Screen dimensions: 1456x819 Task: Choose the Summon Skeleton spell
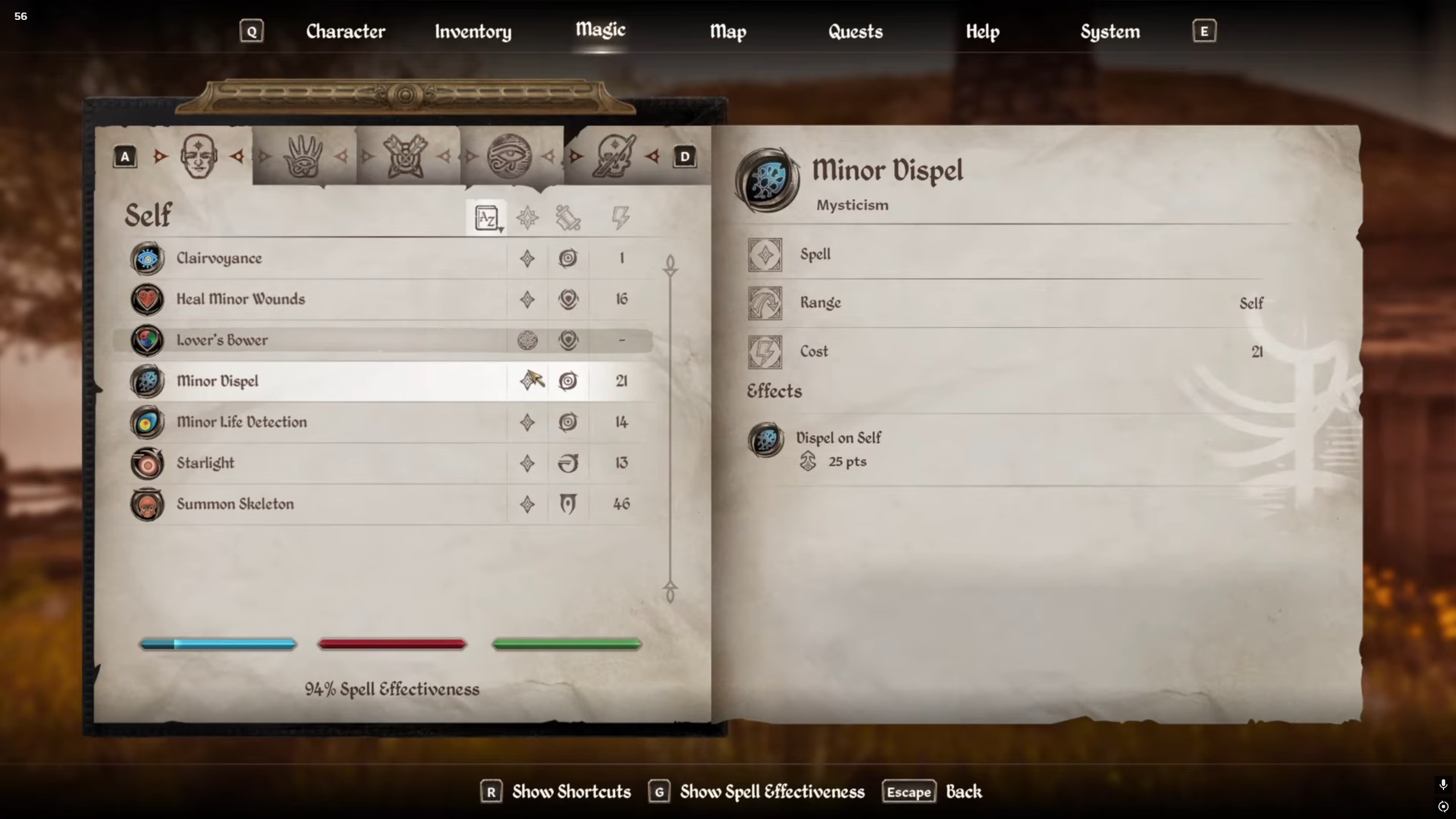[x=235, y=504]
